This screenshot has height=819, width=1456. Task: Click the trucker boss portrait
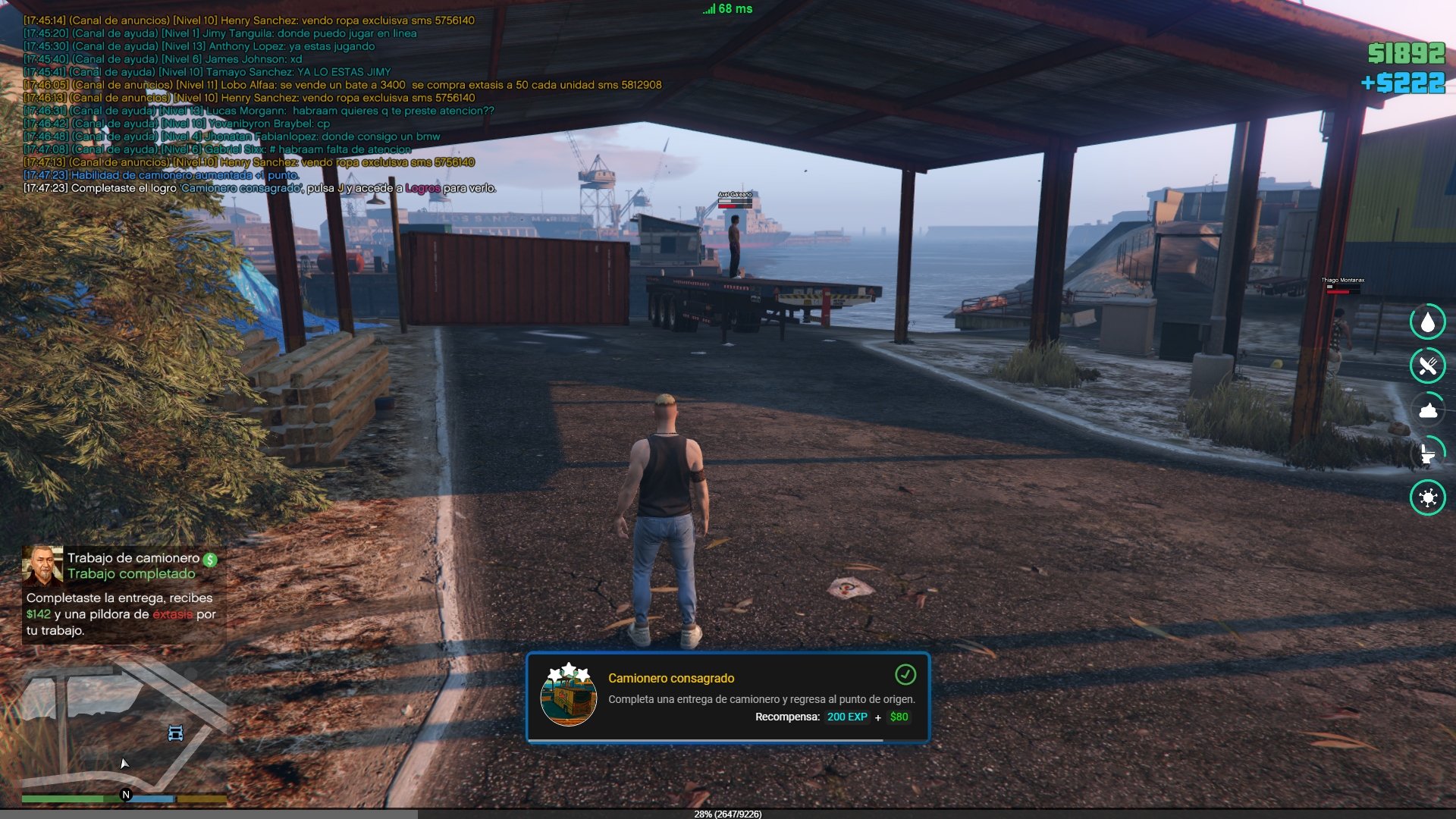(42, 566)
